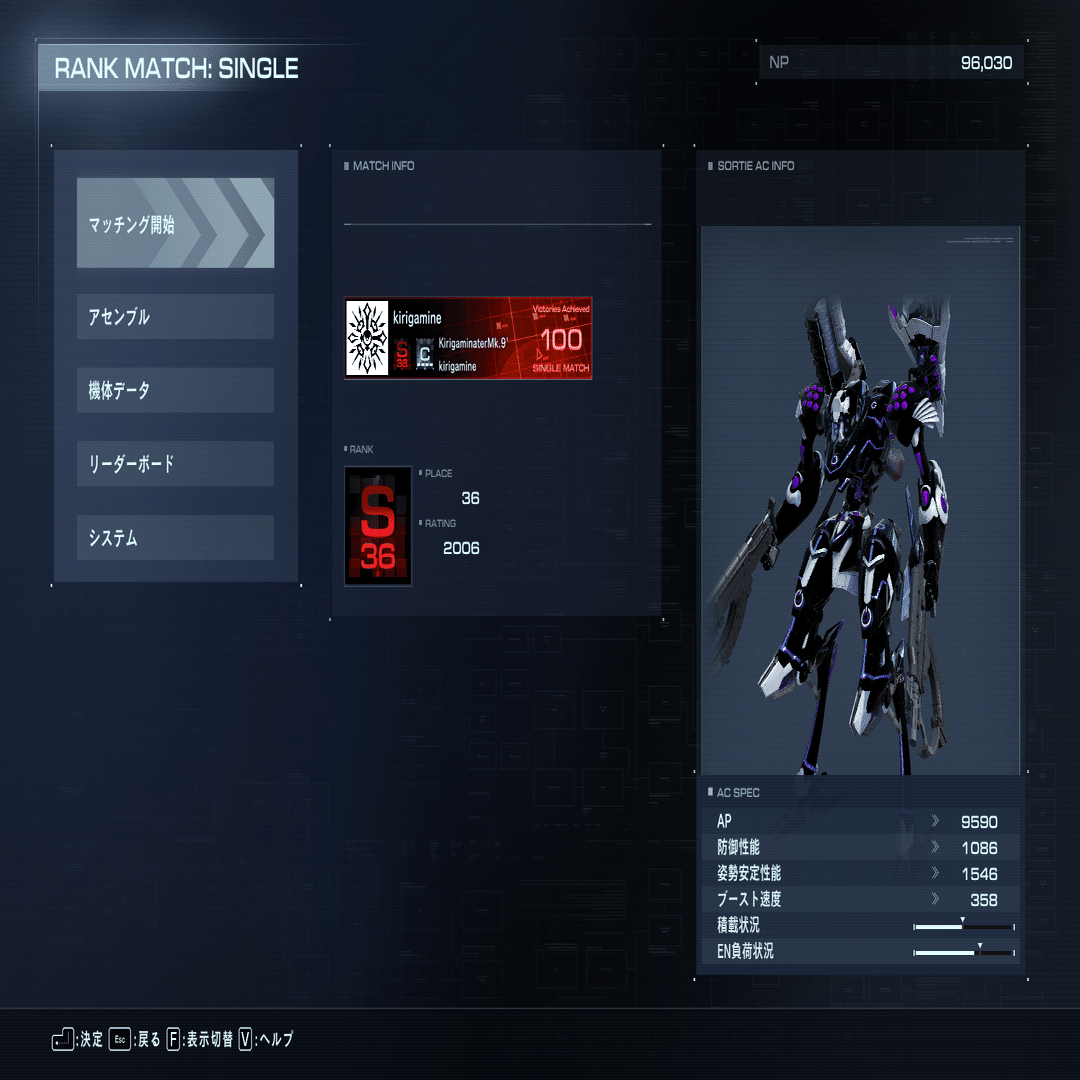Select マッチング開始 to start matchmaking
Screen dimensions: 1080x1080
click(x=175, y=223)
